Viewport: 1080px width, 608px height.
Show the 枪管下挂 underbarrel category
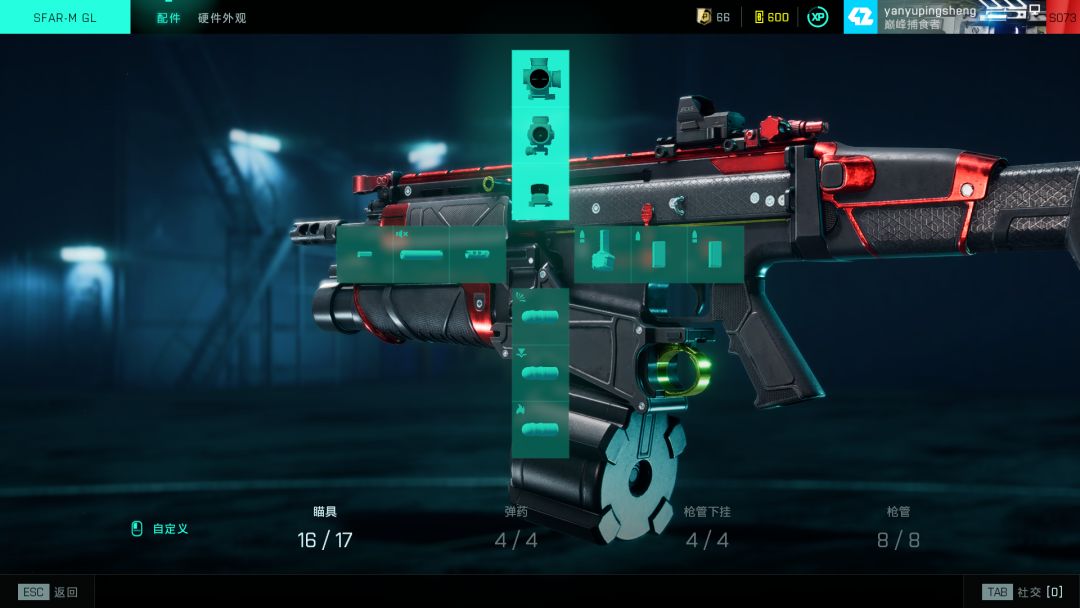pos(707,528)
